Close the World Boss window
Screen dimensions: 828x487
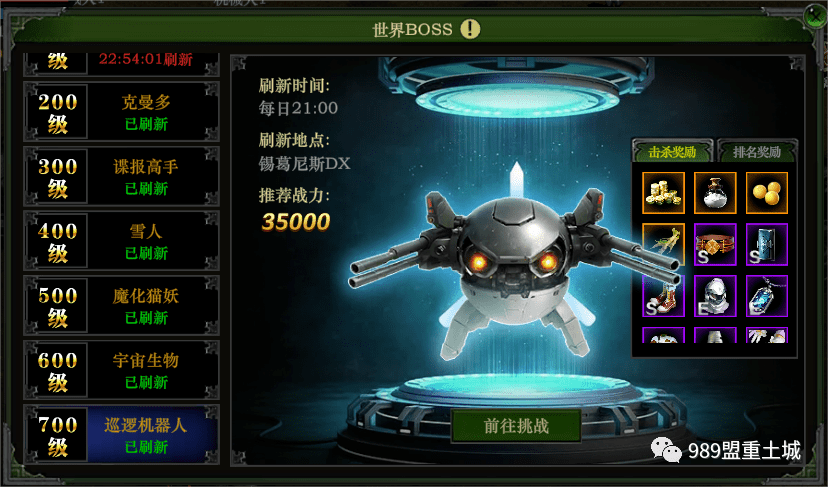pyautogui.click(x=814, y=16)
